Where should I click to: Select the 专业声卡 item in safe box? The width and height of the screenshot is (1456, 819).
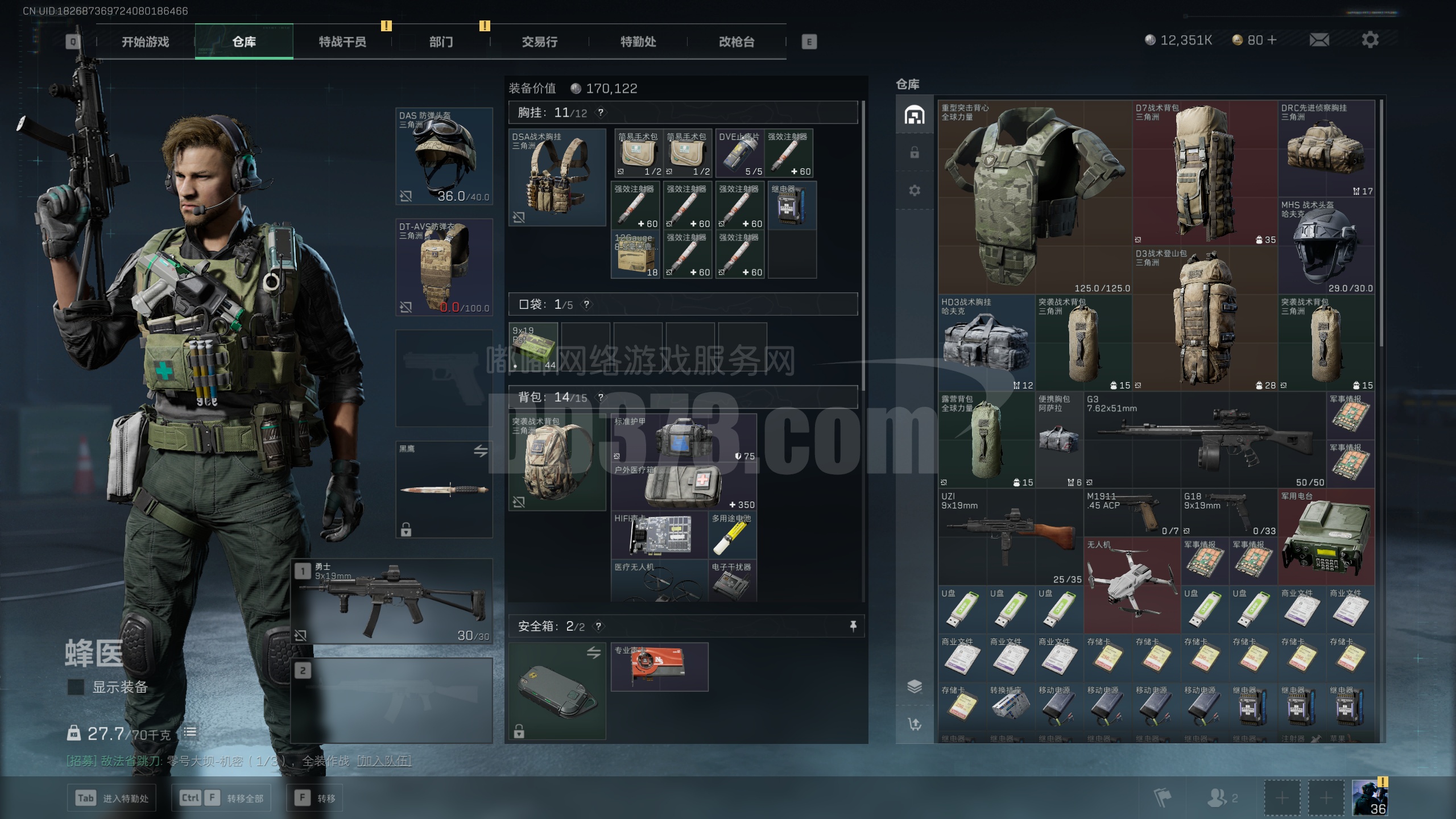pyautogui.click(x=659, y=667)
